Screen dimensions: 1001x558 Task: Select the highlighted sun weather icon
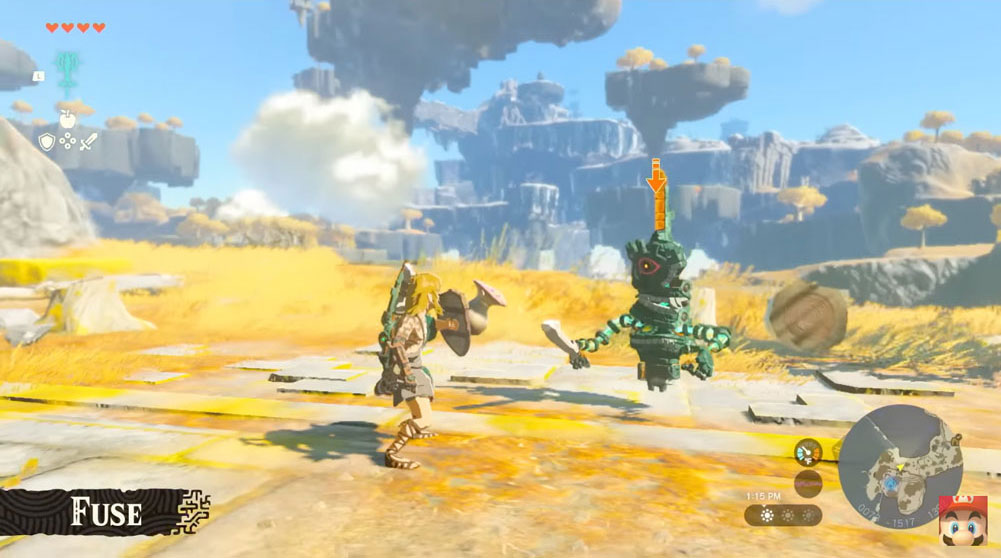point(766,515)
